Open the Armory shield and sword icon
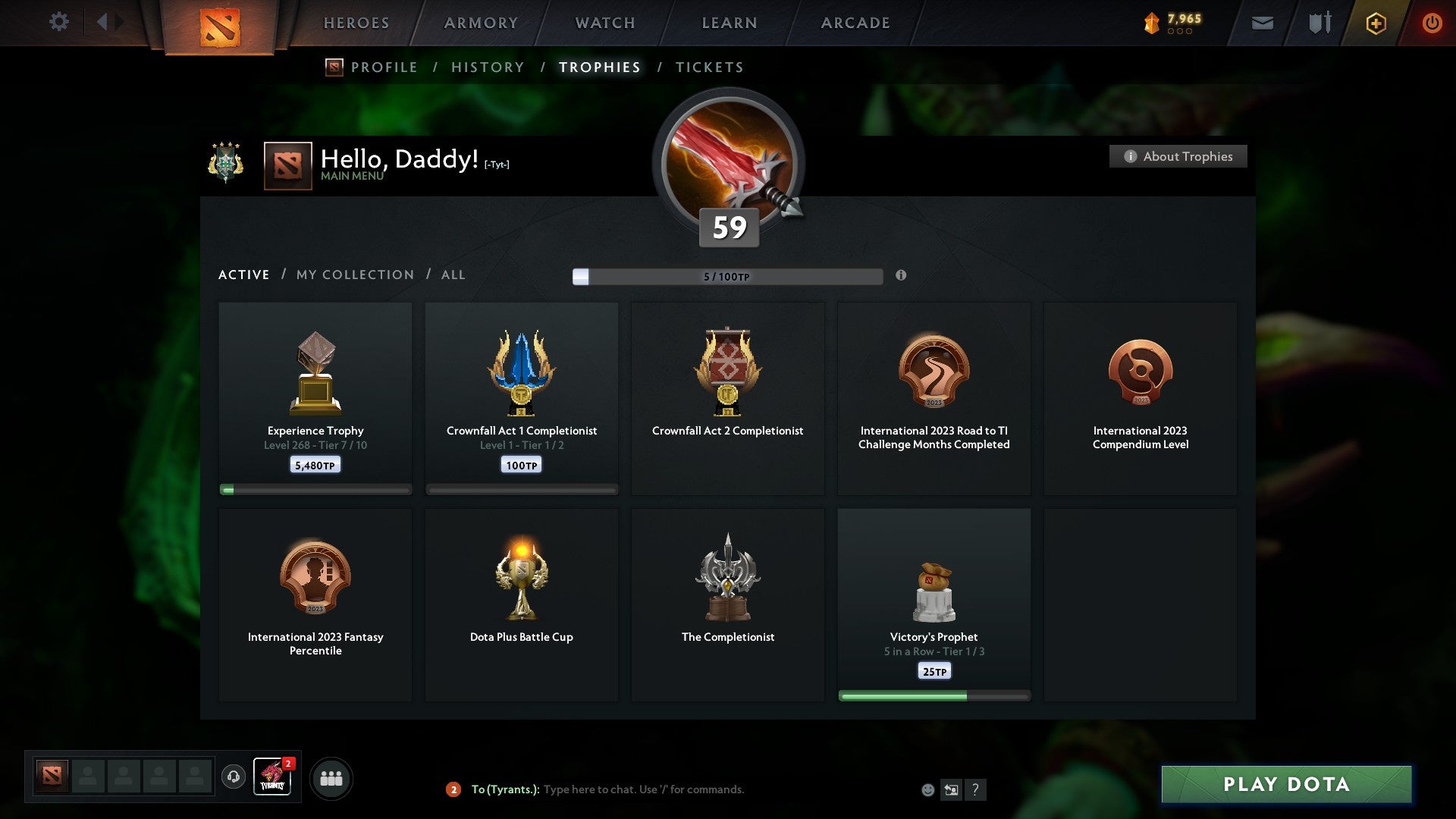Viewport: 1456px width, 819px height. [x=1319, y=23]
